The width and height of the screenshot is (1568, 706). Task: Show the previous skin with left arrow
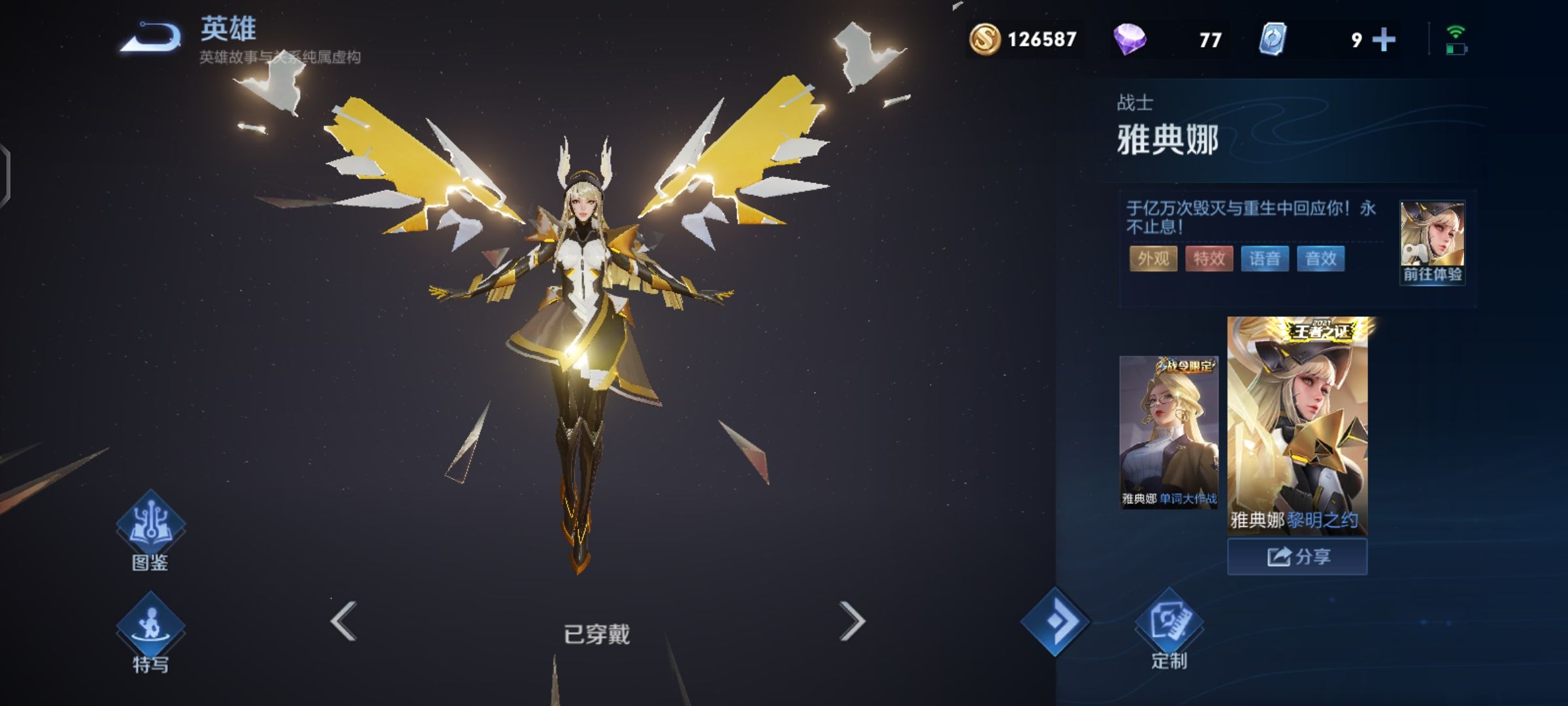point(344,621)
